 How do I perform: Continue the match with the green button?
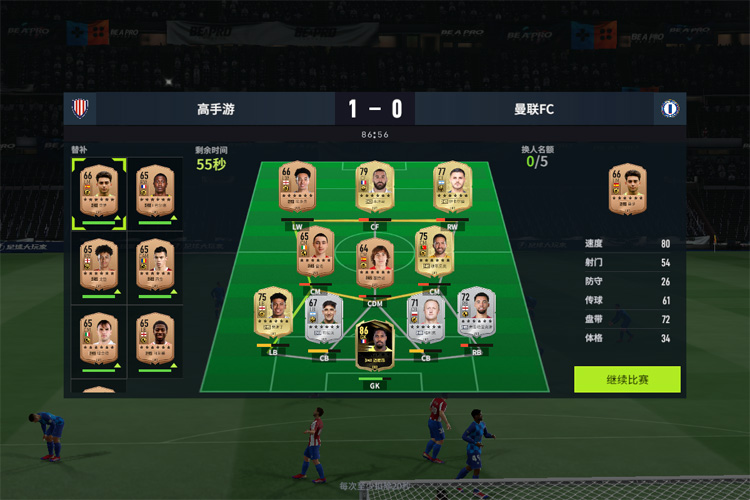click(x=627, y=380)
